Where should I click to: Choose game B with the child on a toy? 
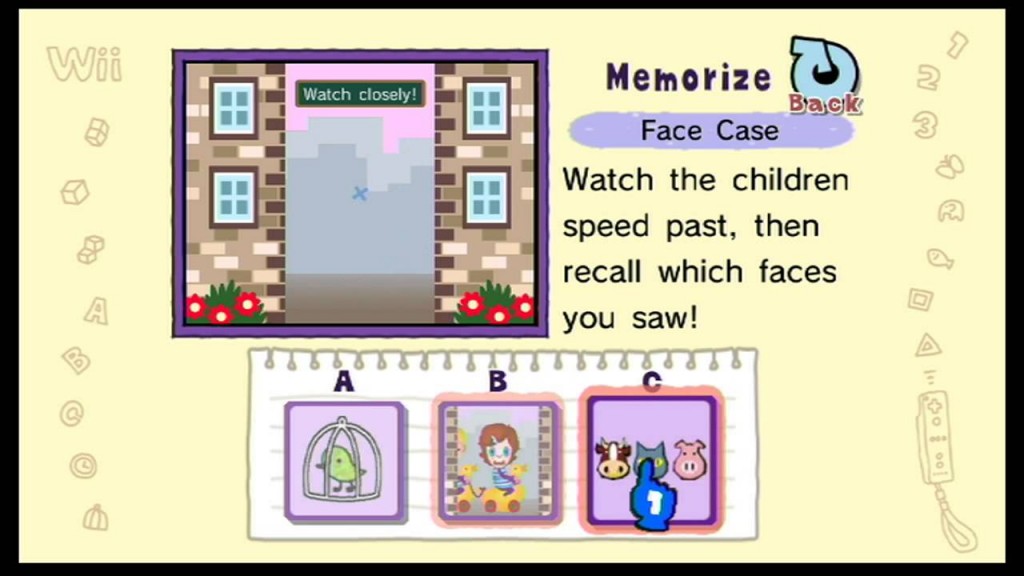(x=498, y=461)
